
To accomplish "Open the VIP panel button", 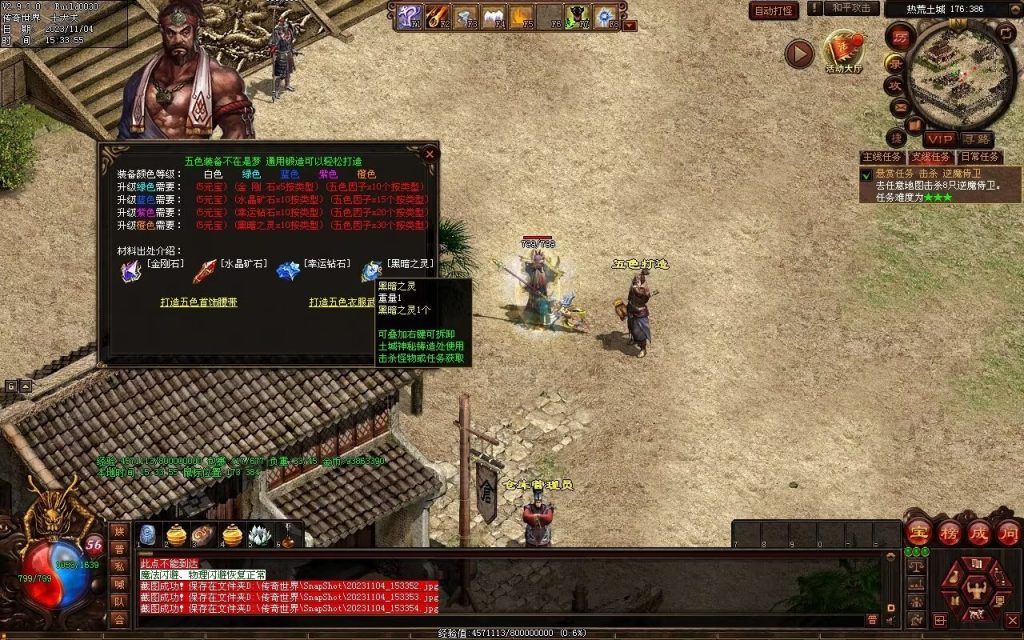I will click(x=938, y=139).
